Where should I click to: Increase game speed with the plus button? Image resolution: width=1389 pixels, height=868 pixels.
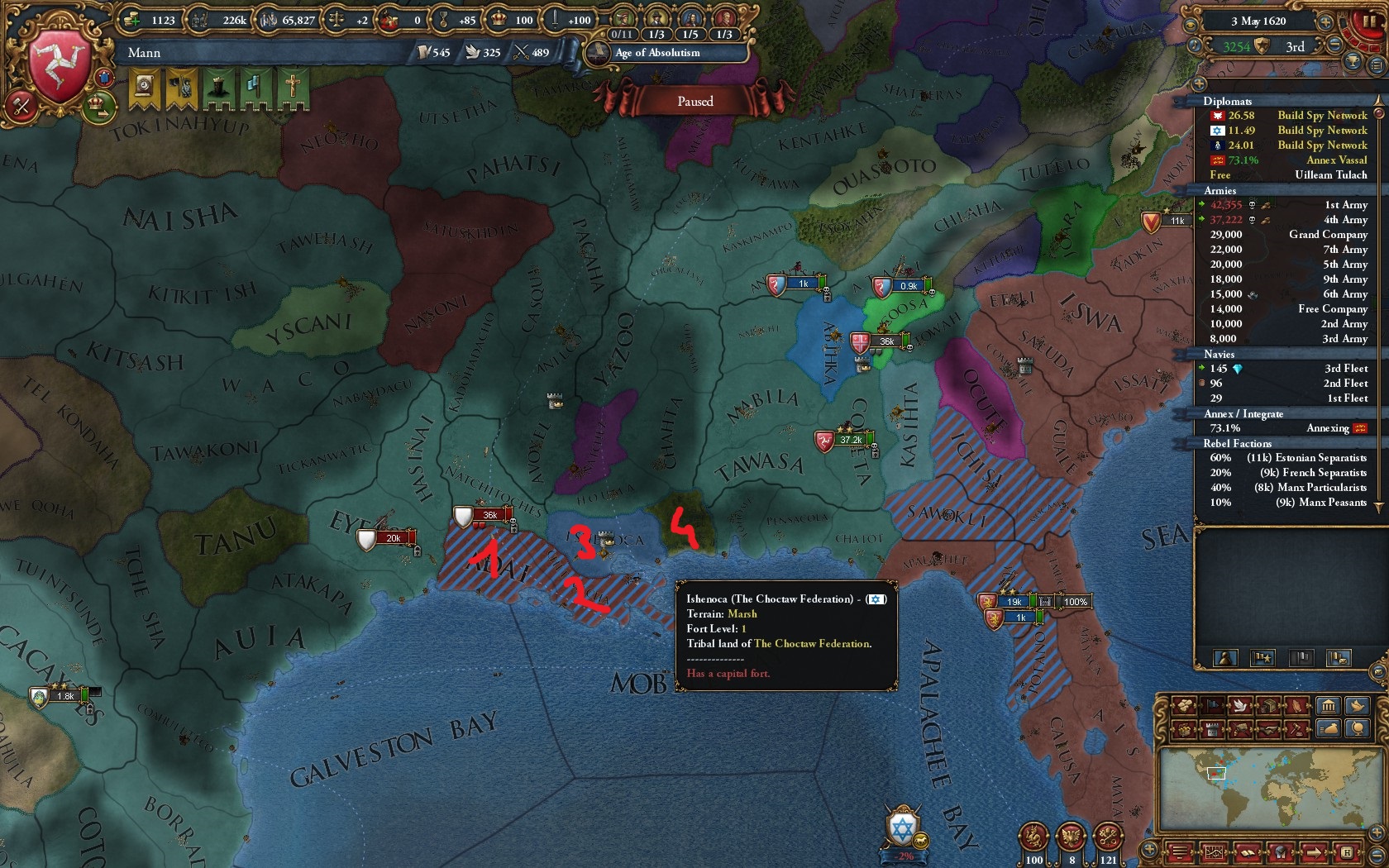coord(1325,22)
